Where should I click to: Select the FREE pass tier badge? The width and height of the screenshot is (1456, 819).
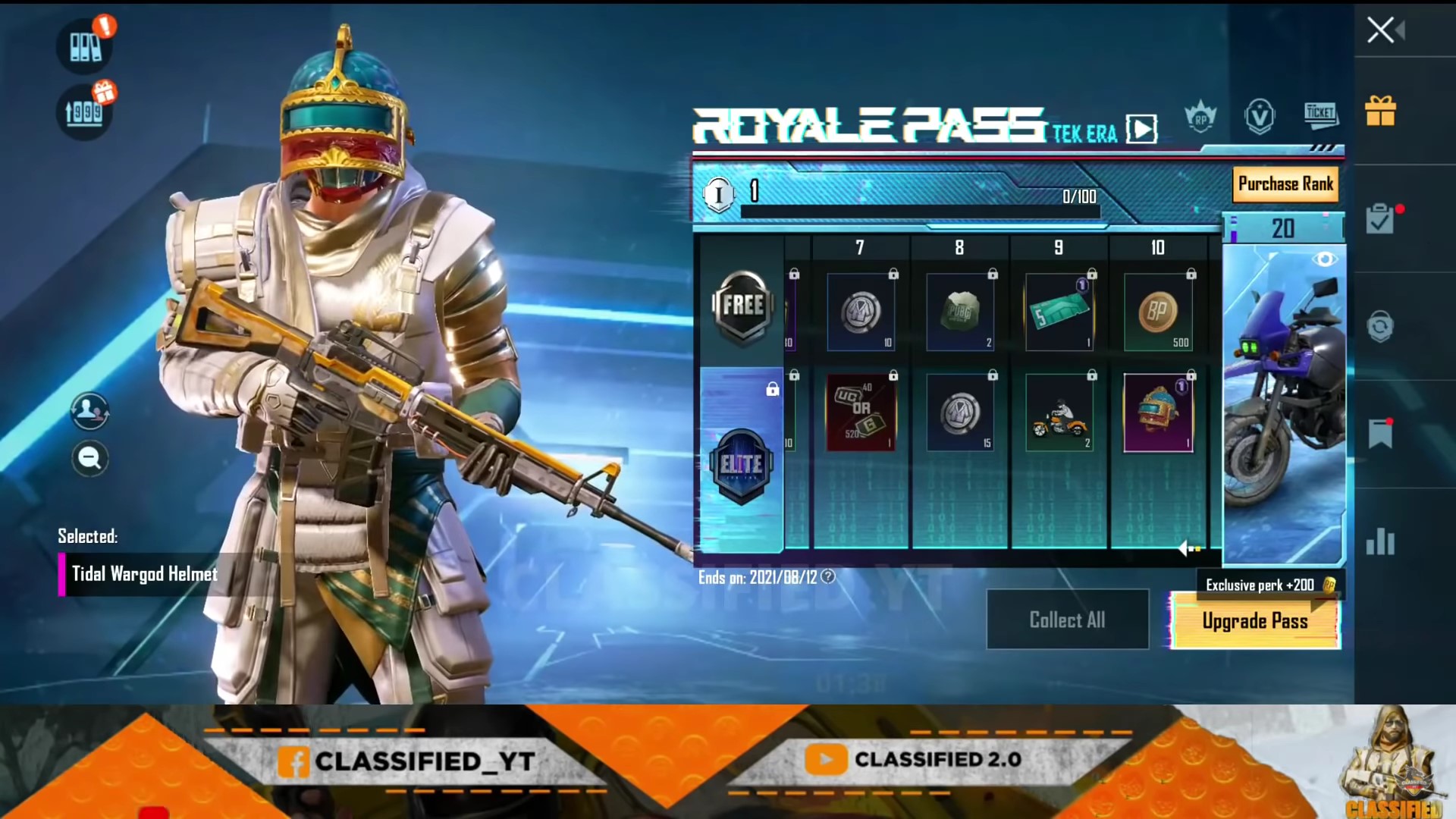[x=742, y=306]
